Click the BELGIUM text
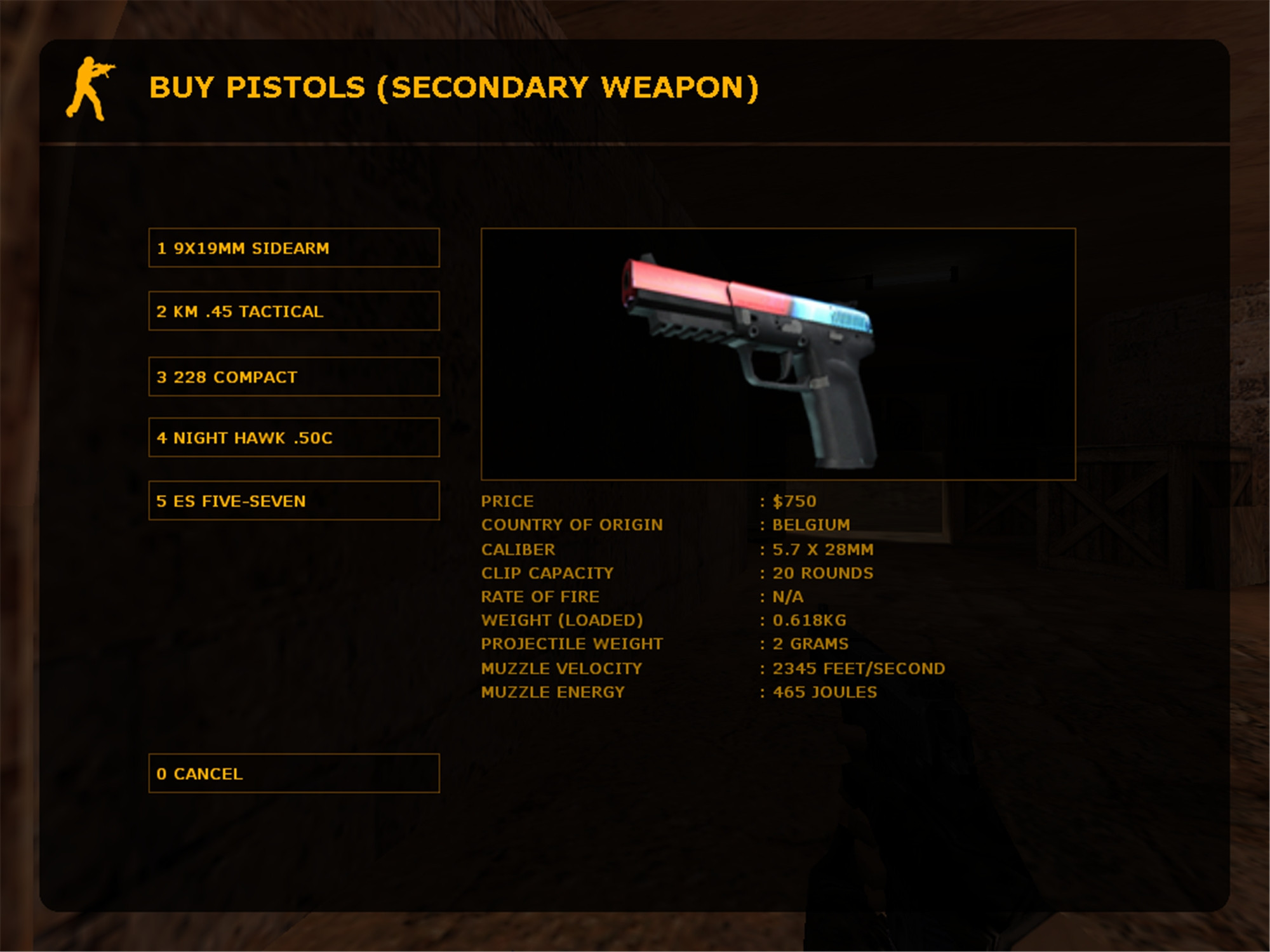The width and height of the screenshot is (1270, 952). tap(810, 525)
